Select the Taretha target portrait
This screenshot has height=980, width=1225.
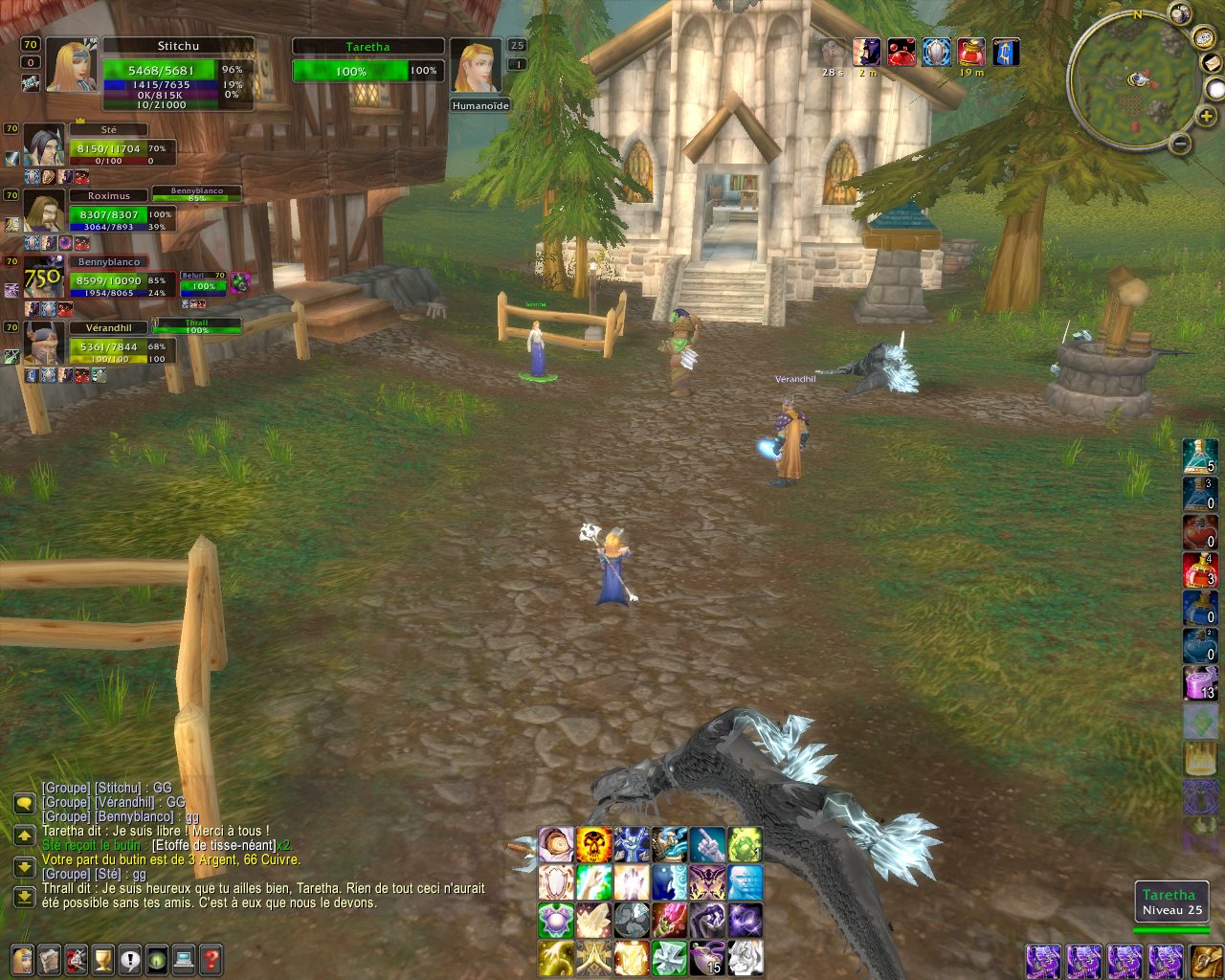pos(475,67)
